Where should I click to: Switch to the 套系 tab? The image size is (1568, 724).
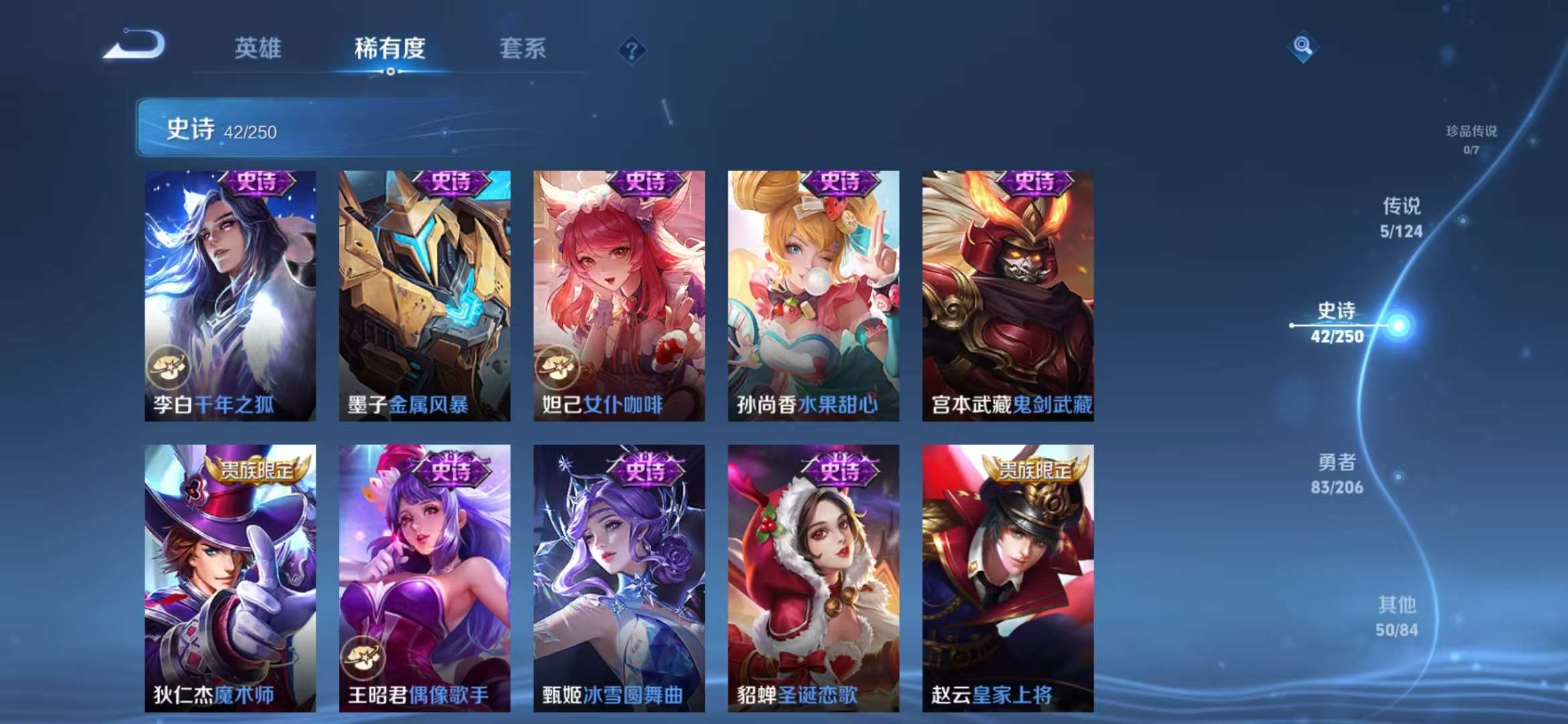click(522, 48)
